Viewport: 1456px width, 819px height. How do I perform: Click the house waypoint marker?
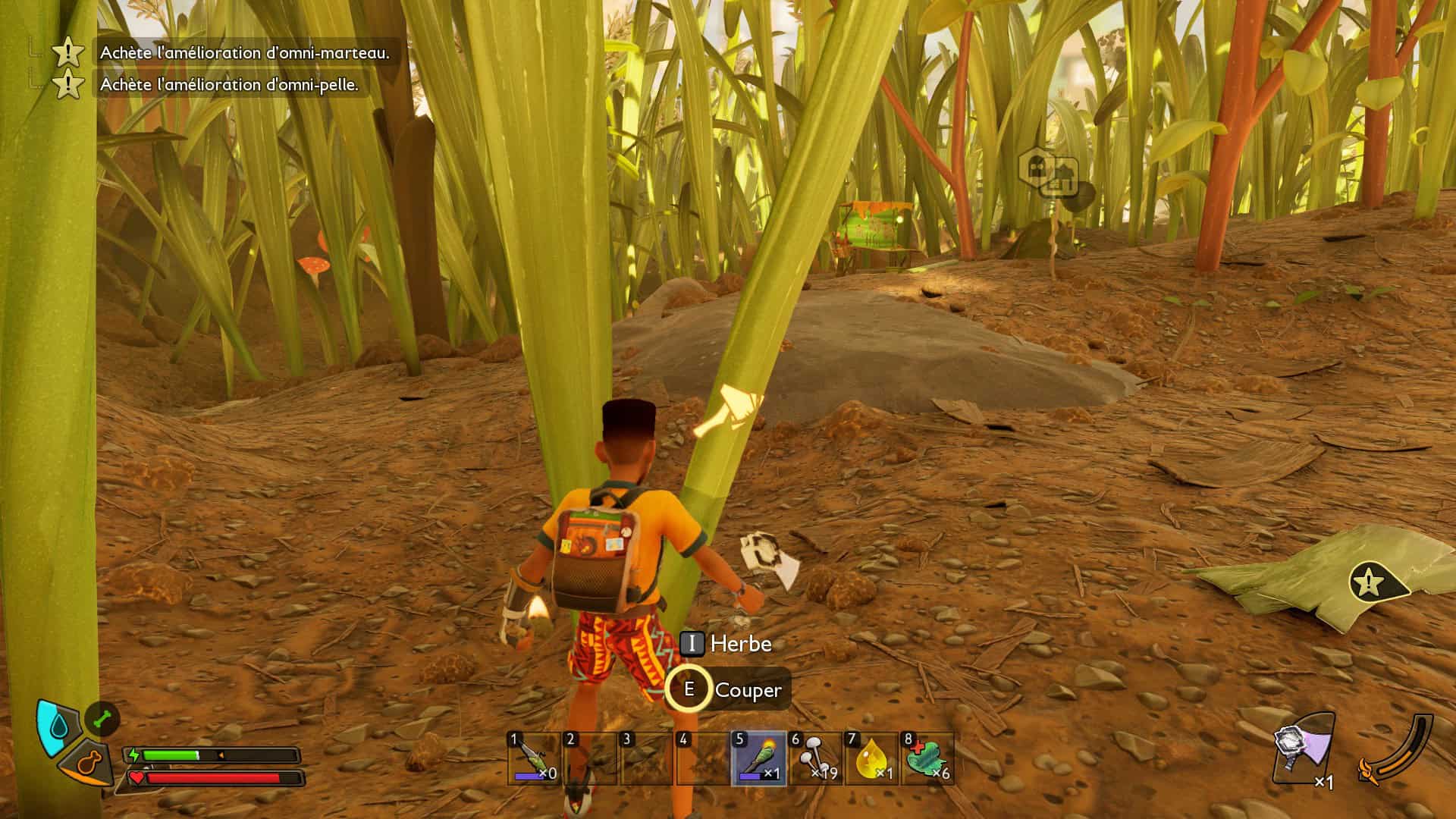click(x=1048, y=174)
